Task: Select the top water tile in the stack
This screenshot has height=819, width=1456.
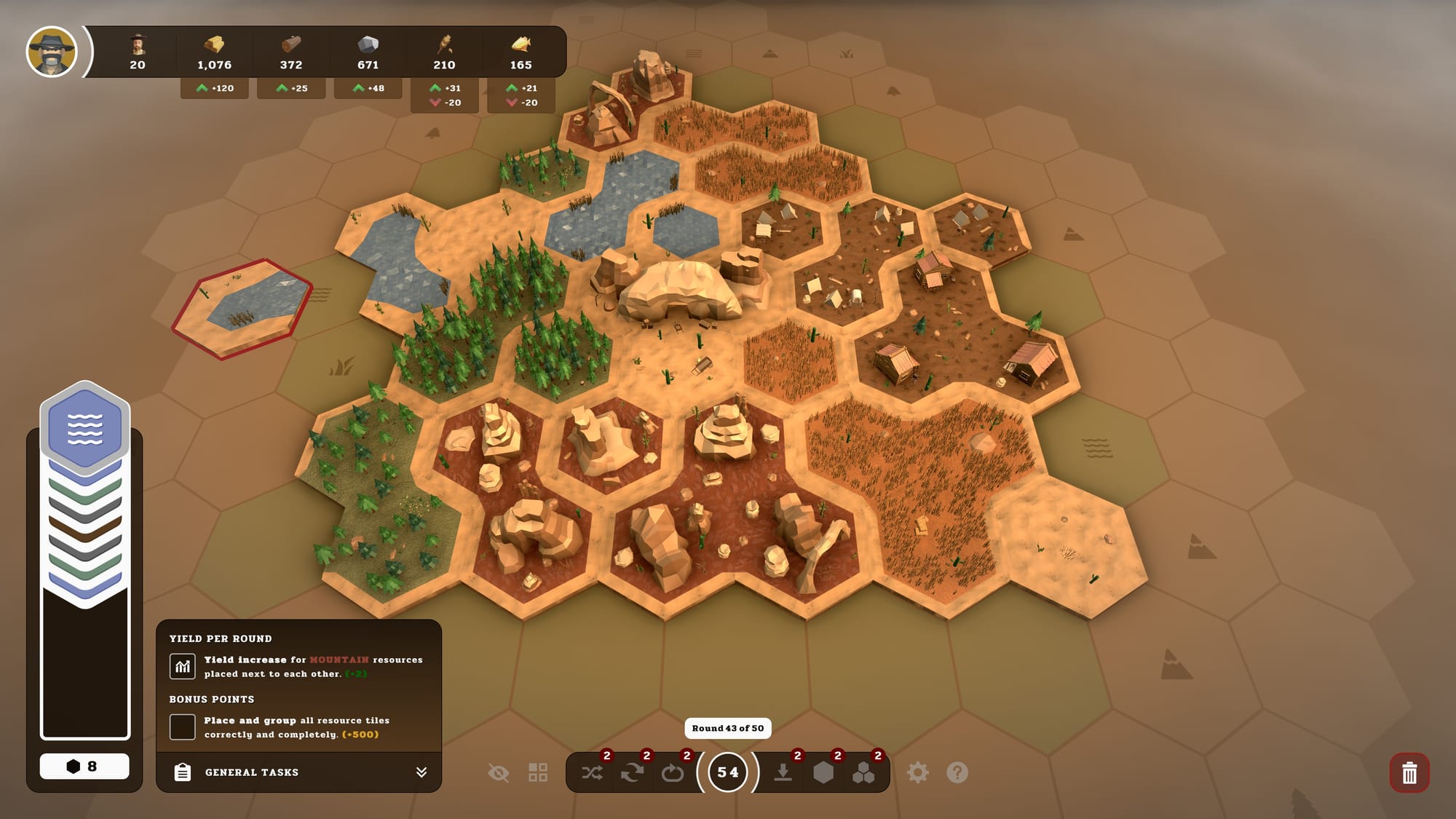Action: coord(85,426)
